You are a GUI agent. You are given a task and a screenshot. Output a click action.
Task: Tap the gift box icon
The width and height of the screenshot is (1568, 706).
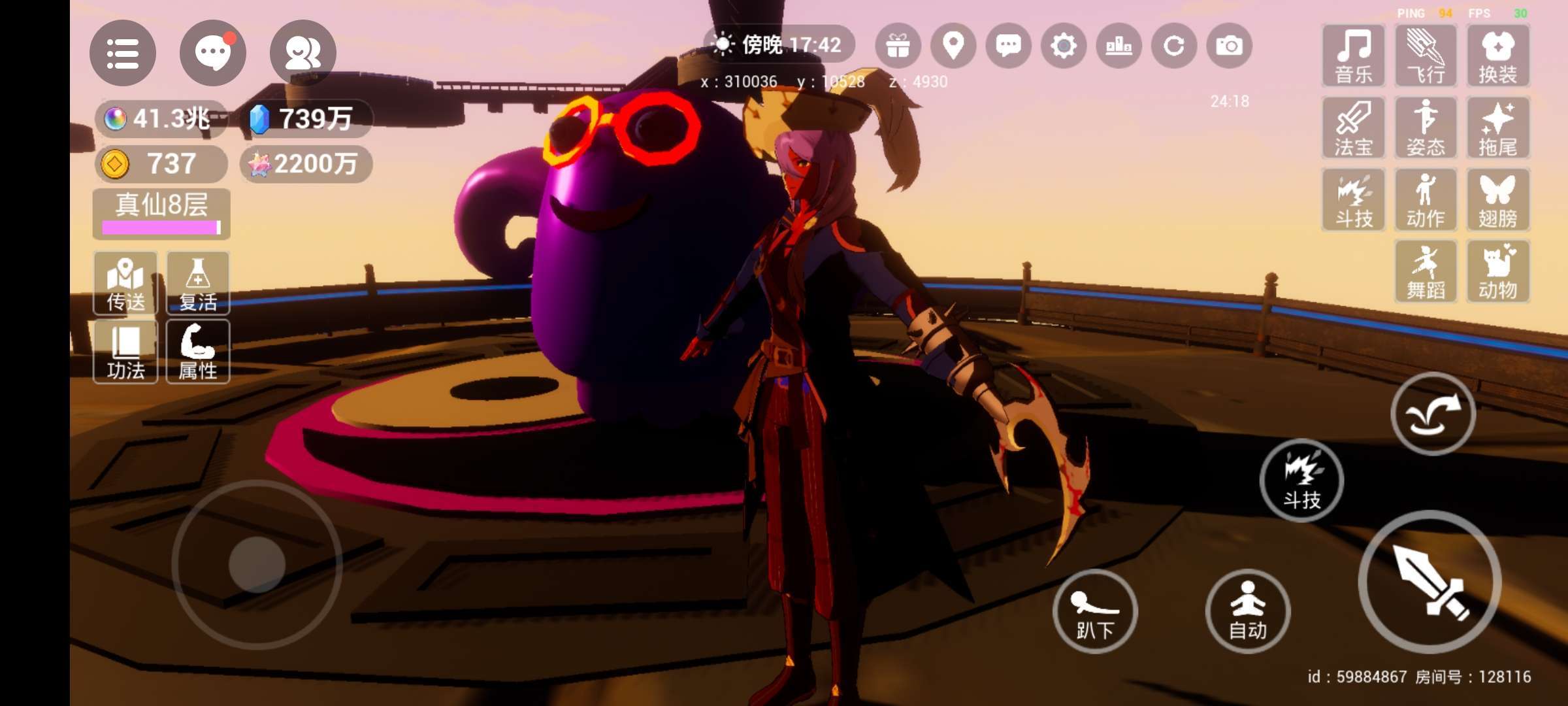pyautogui.click(x=898, y=46)
